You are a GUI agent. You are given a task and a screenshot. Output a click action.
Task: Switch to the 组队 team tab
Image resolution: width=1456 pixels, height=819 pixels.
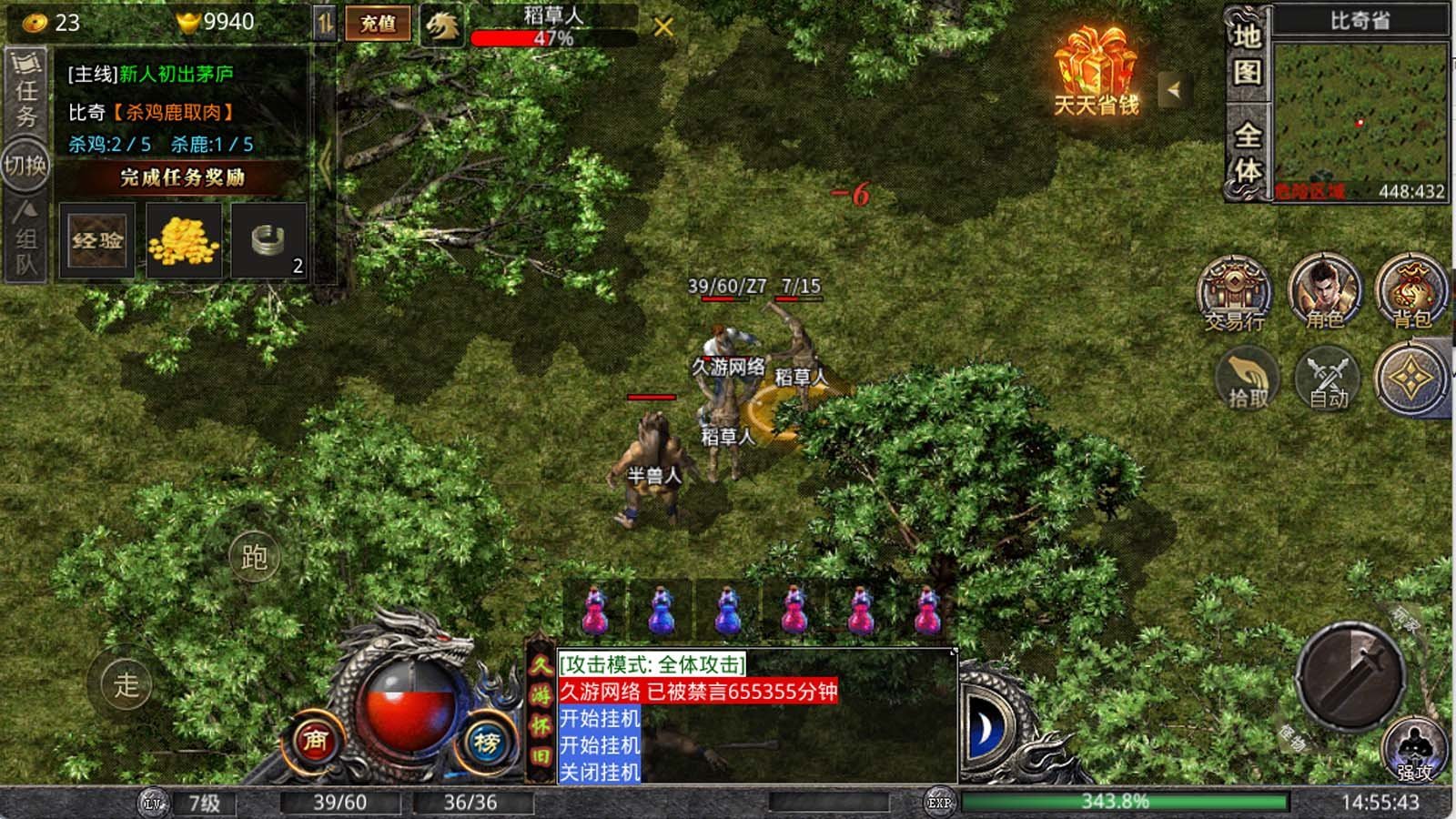point(25,238)
